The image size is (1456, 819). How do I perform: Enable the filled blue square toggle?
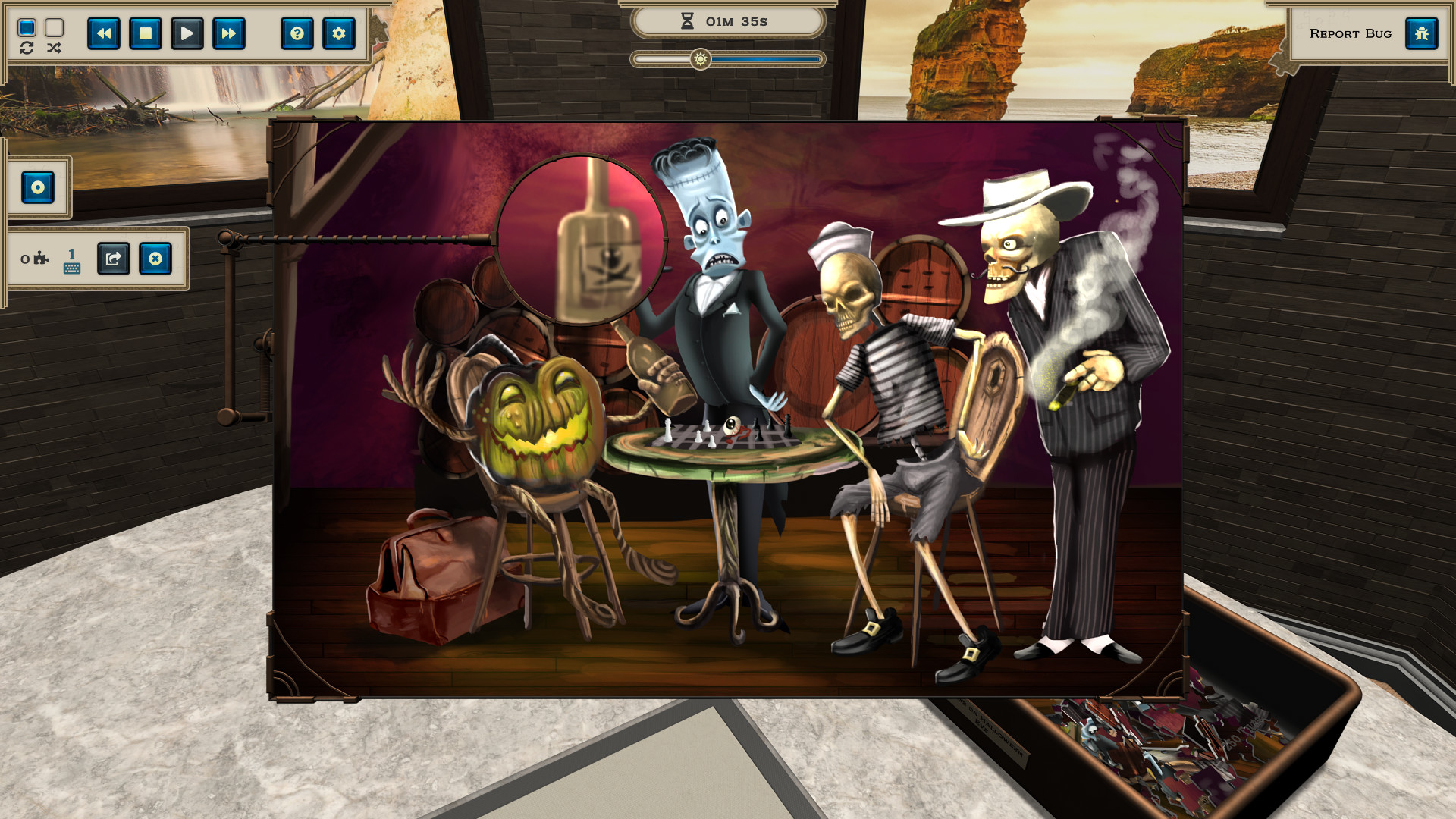27,29
